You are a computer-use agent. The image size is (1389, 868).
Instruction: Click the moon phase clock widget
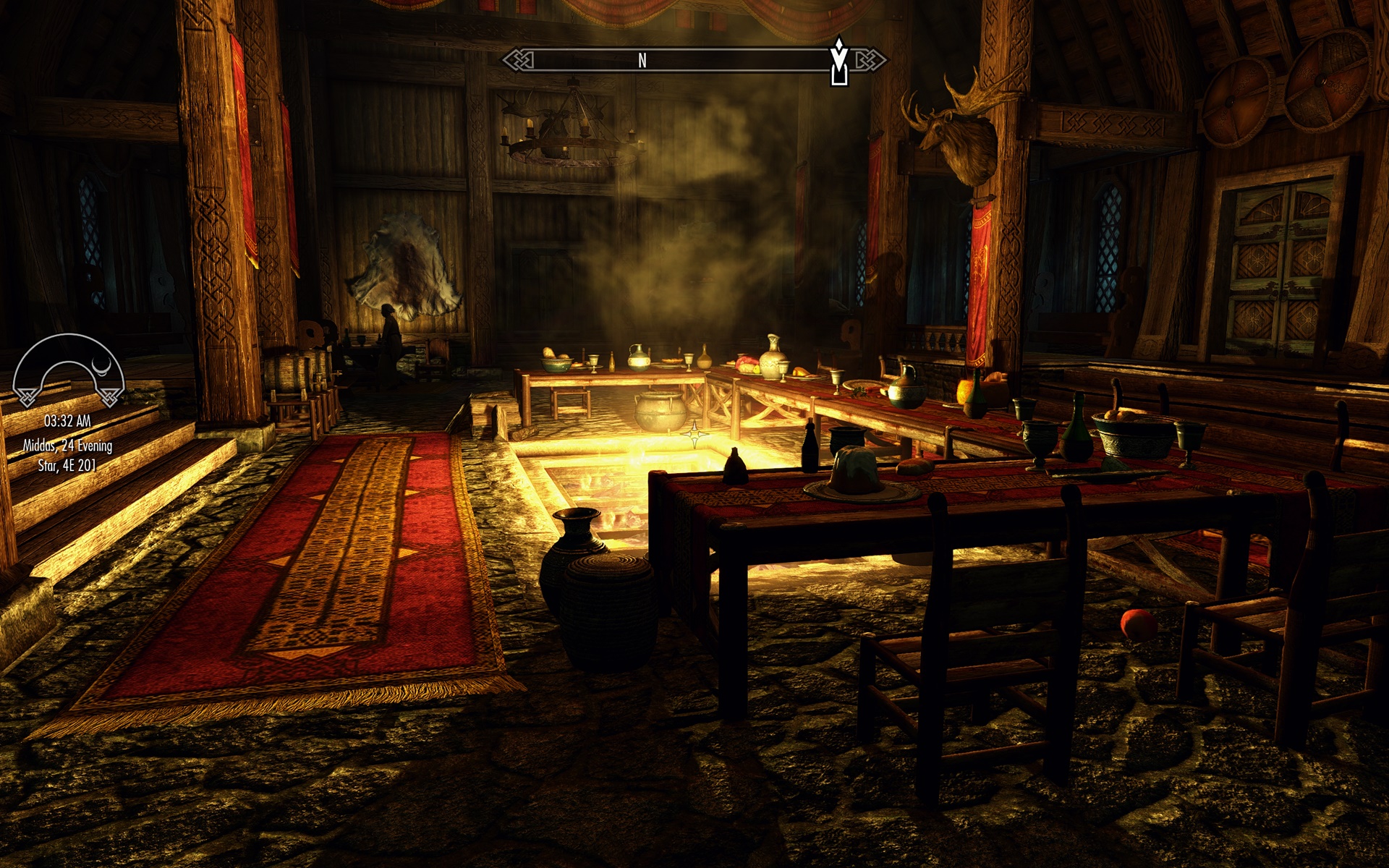click(69, 370)
